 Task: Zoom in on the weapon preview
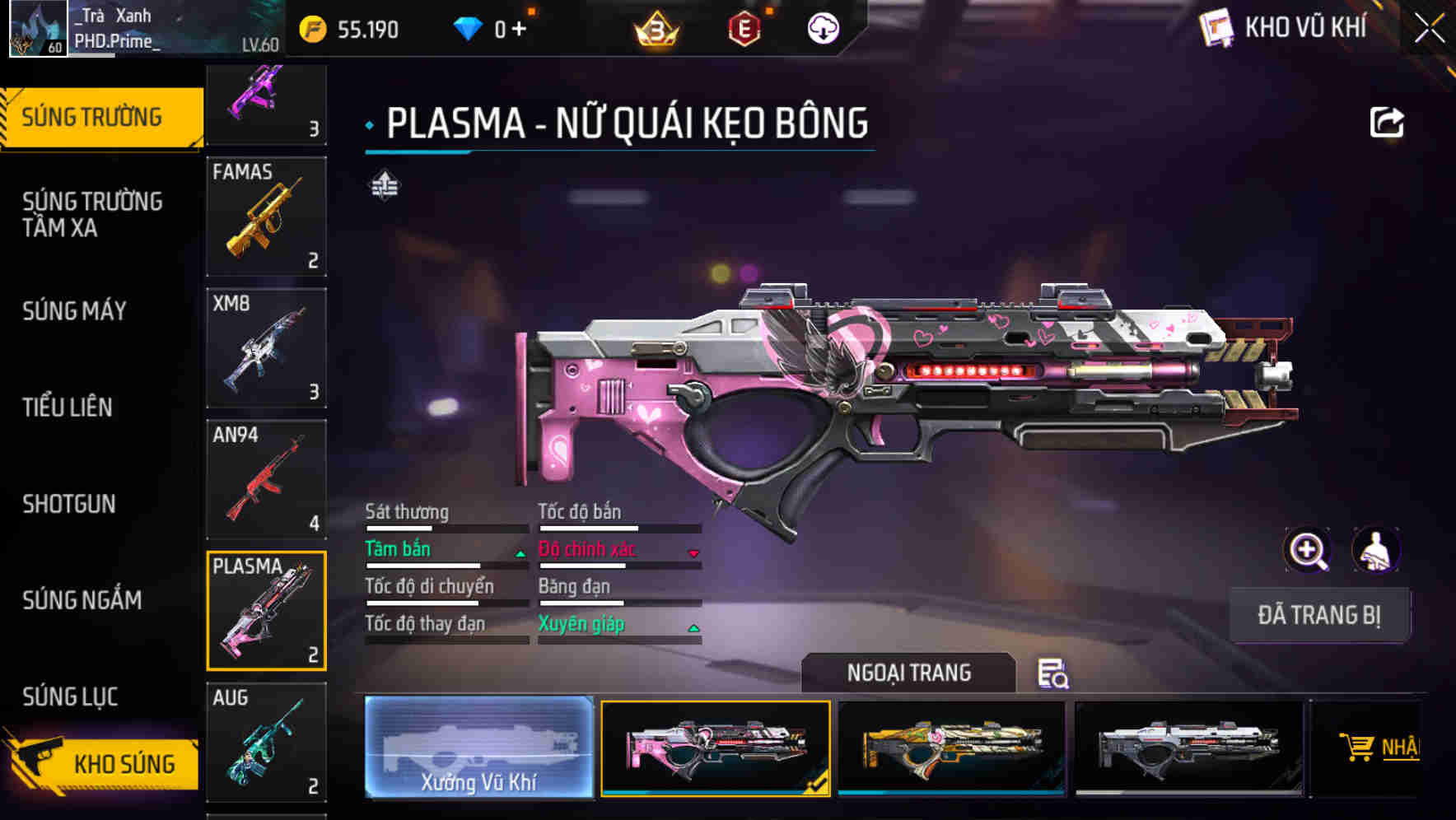1307,550
